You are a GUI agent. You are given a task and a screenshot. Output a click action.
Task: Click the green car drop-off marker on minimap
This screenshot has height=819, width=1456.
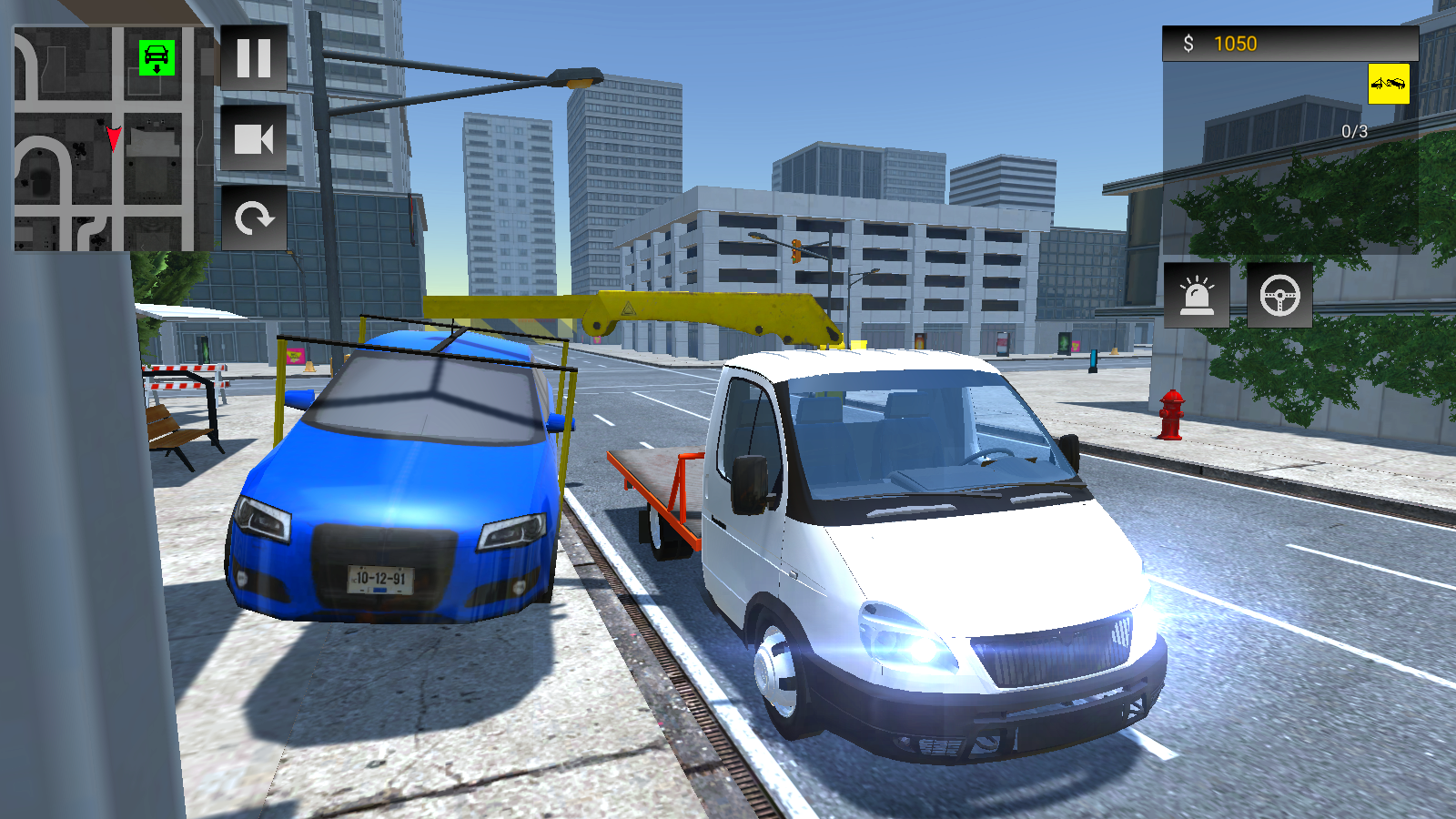155,58
